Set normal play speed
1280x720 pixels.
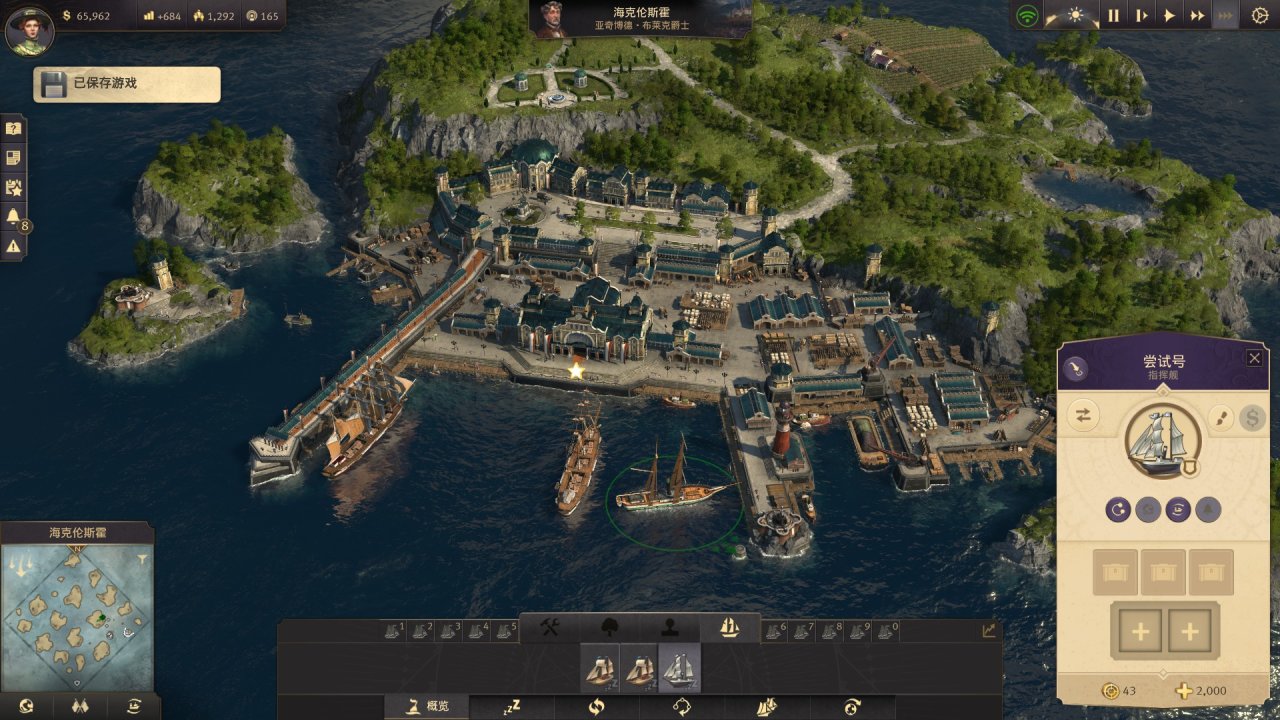(1169, 15)
